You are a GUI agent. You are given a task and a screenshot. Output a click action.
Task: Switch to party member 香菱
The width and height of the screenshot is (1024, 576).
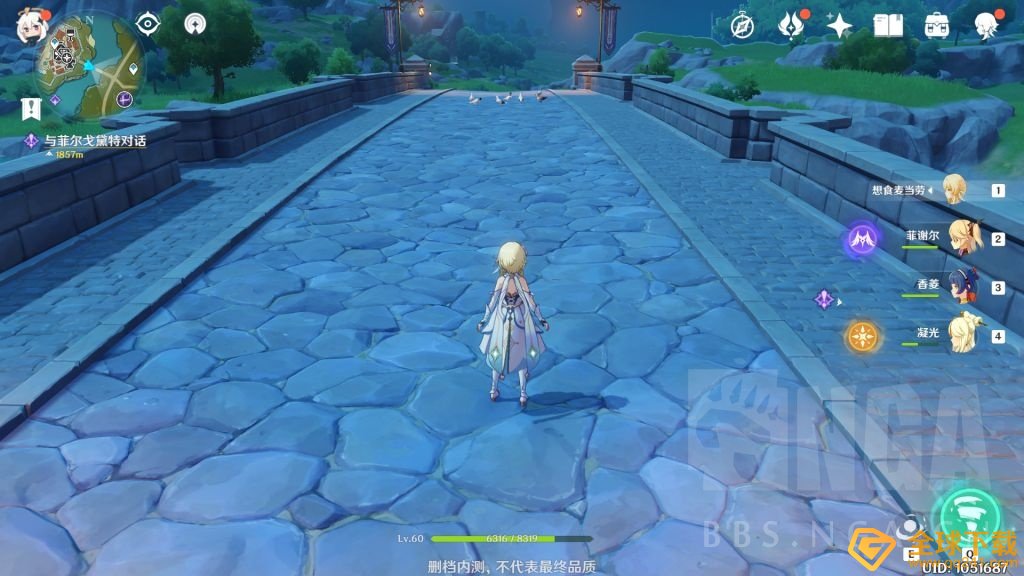962,286
